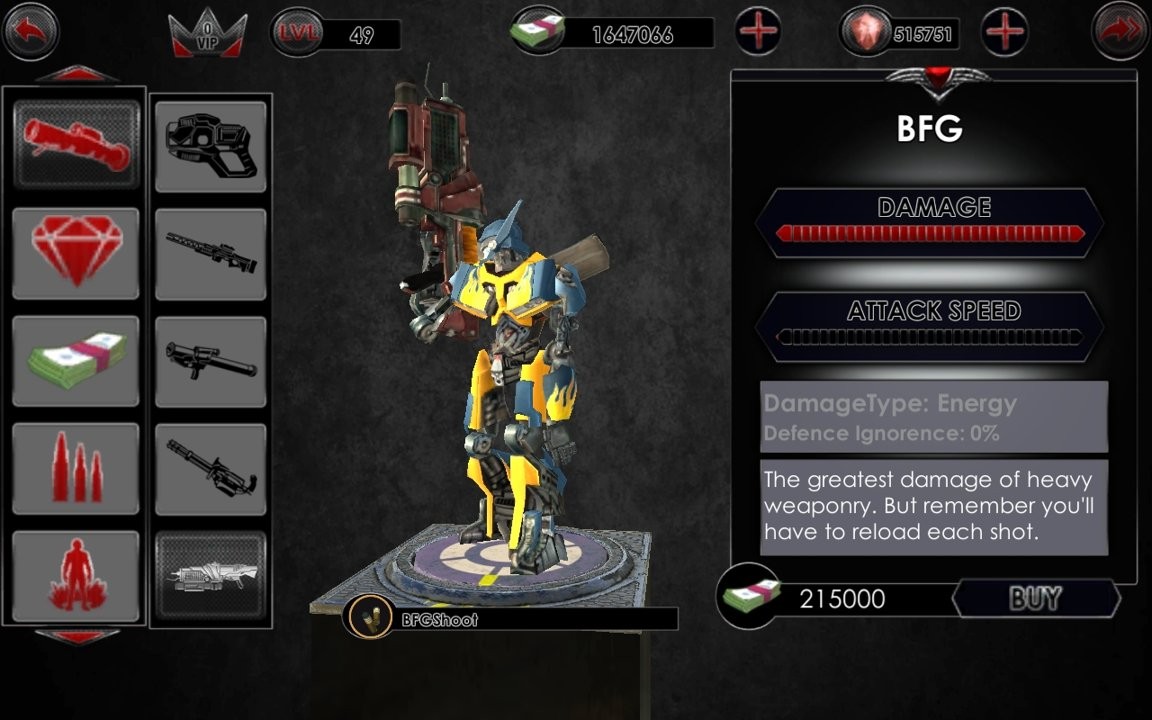The image size is (1152, 720).
Task: Select the rocket launcher category
Action: (x=76, y=146)
